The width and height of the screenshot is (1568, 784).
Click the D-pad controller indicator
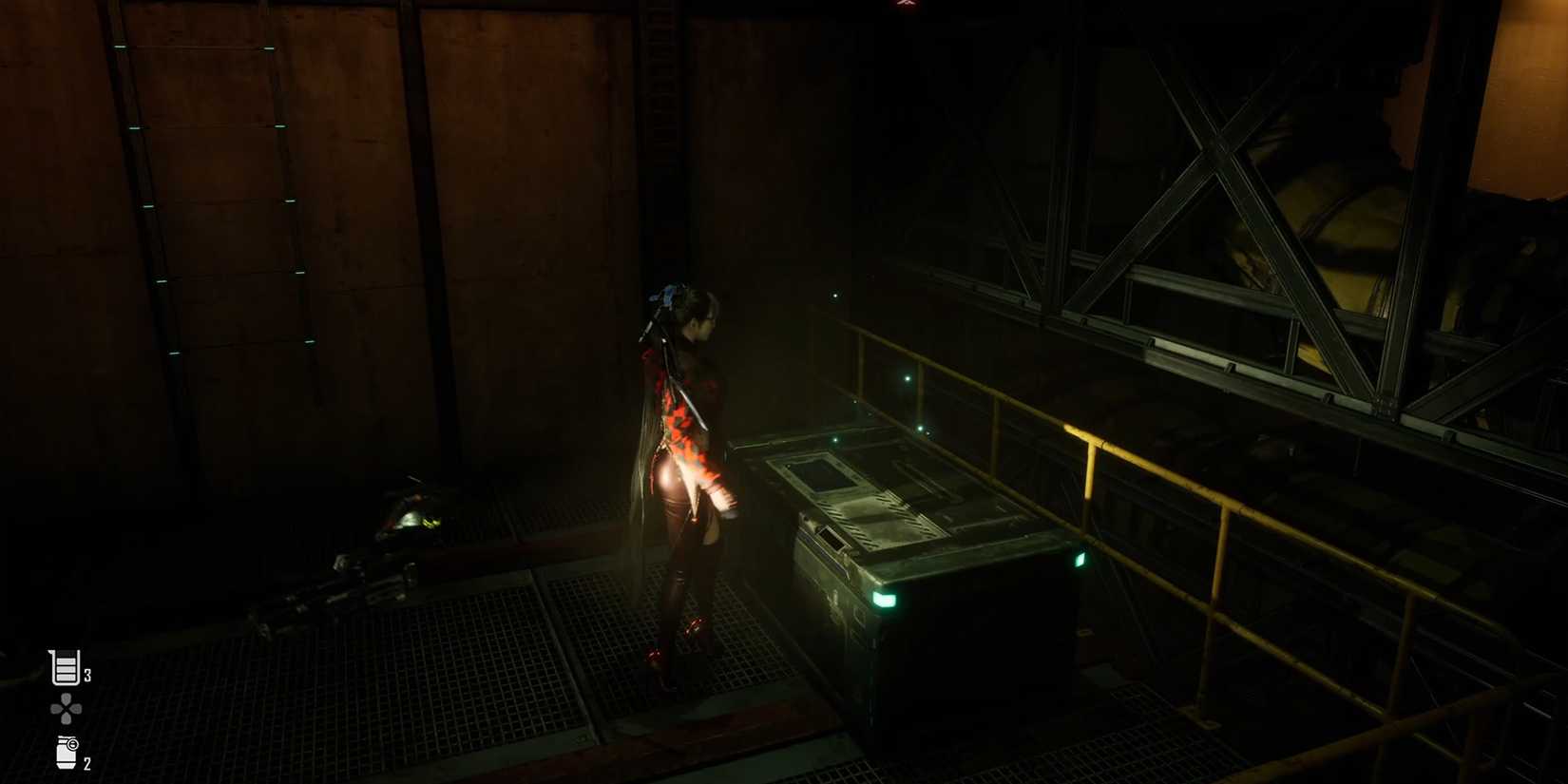[66, 708]
